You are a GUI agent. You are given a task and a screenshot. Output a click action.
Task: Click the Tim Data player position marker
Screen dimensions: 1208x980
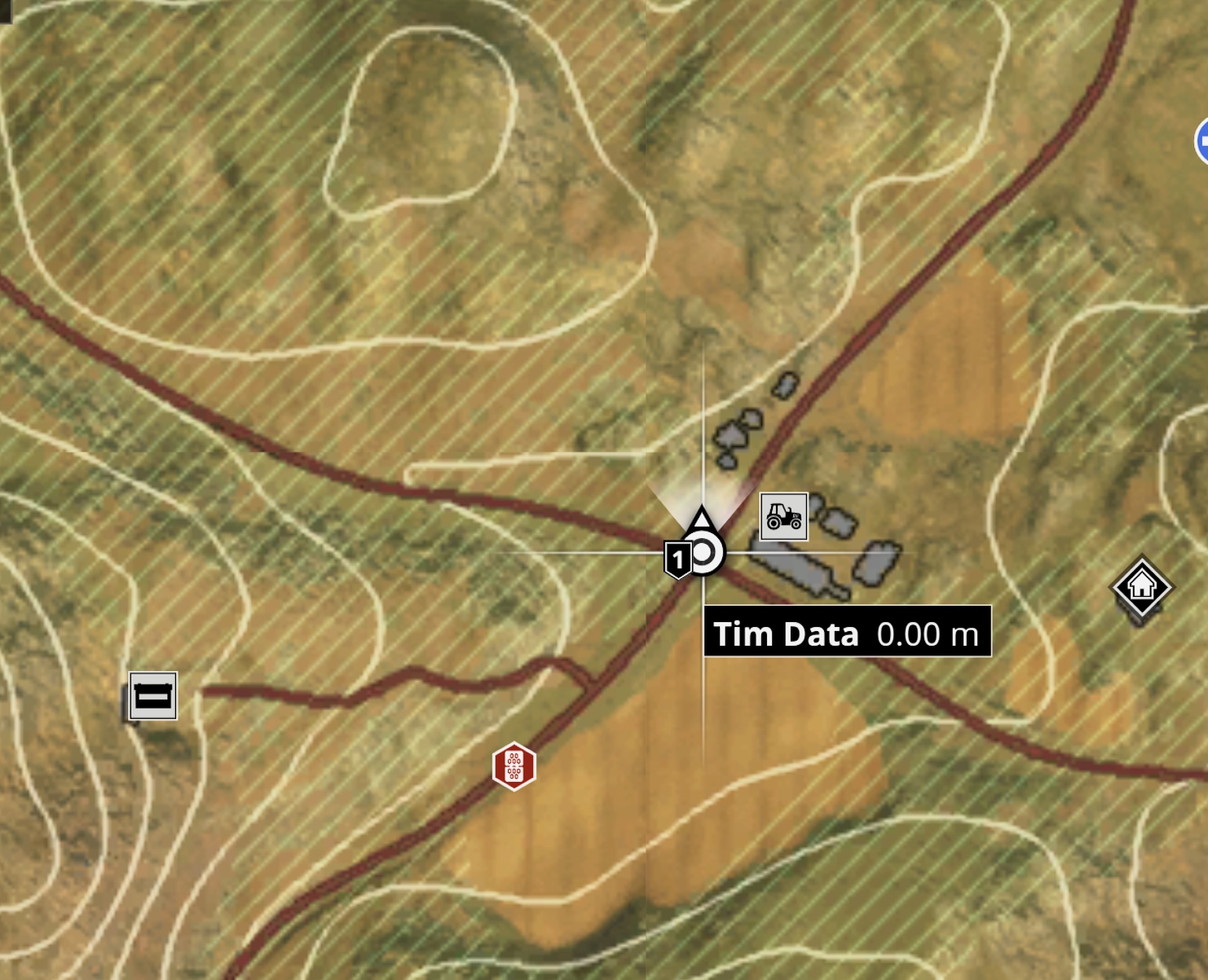703,552
